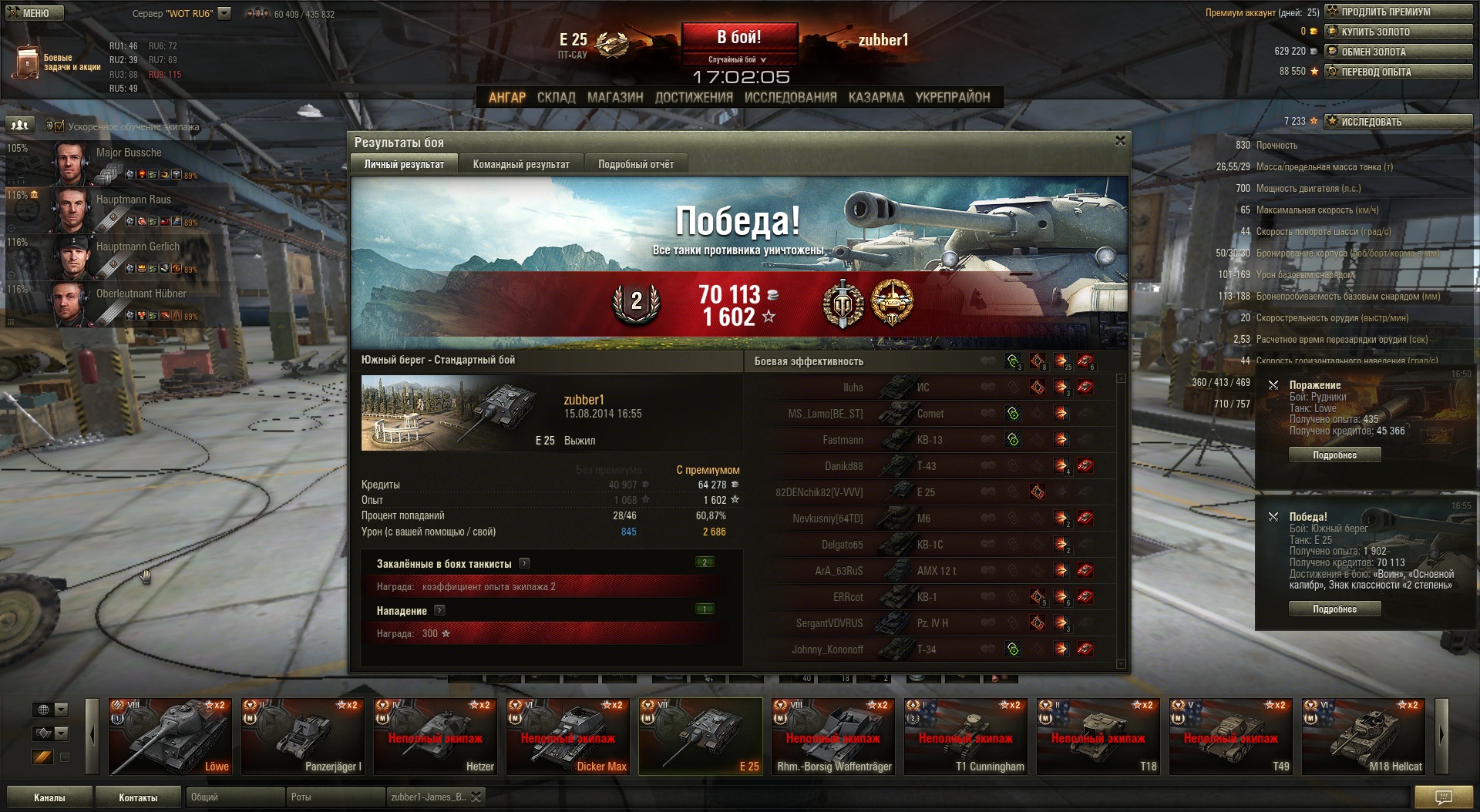This screenshot has width=1480, height=812.
Task: Open the ИССЛЕДОВАНИЯ section
Action: pyautogui.click(x=790, y=98)
